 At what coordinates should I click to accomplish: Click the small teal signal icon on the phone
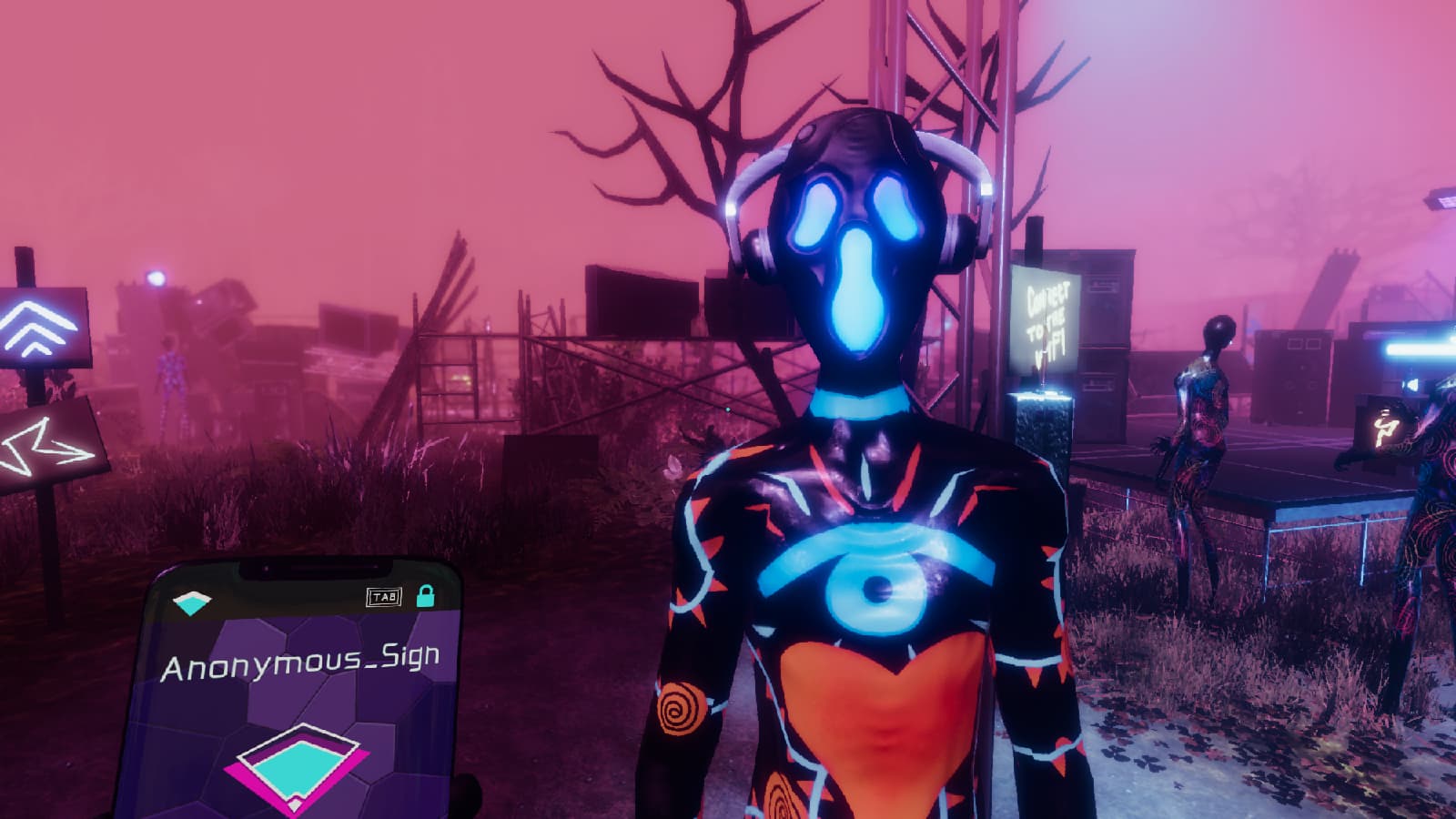click(192, 603)
